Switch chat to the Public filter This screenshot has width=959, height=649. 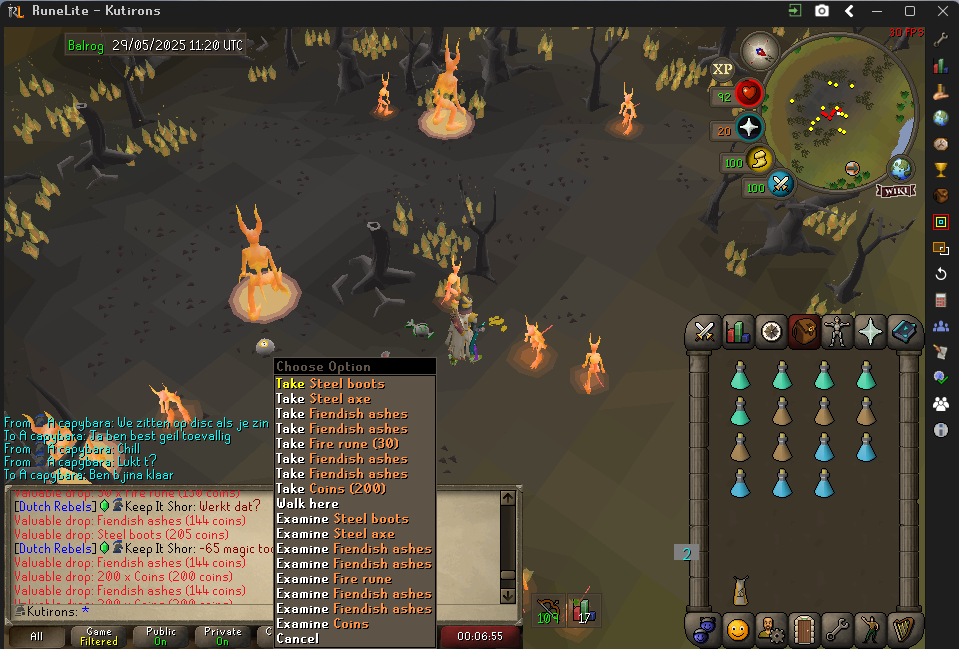coord(161,636)
